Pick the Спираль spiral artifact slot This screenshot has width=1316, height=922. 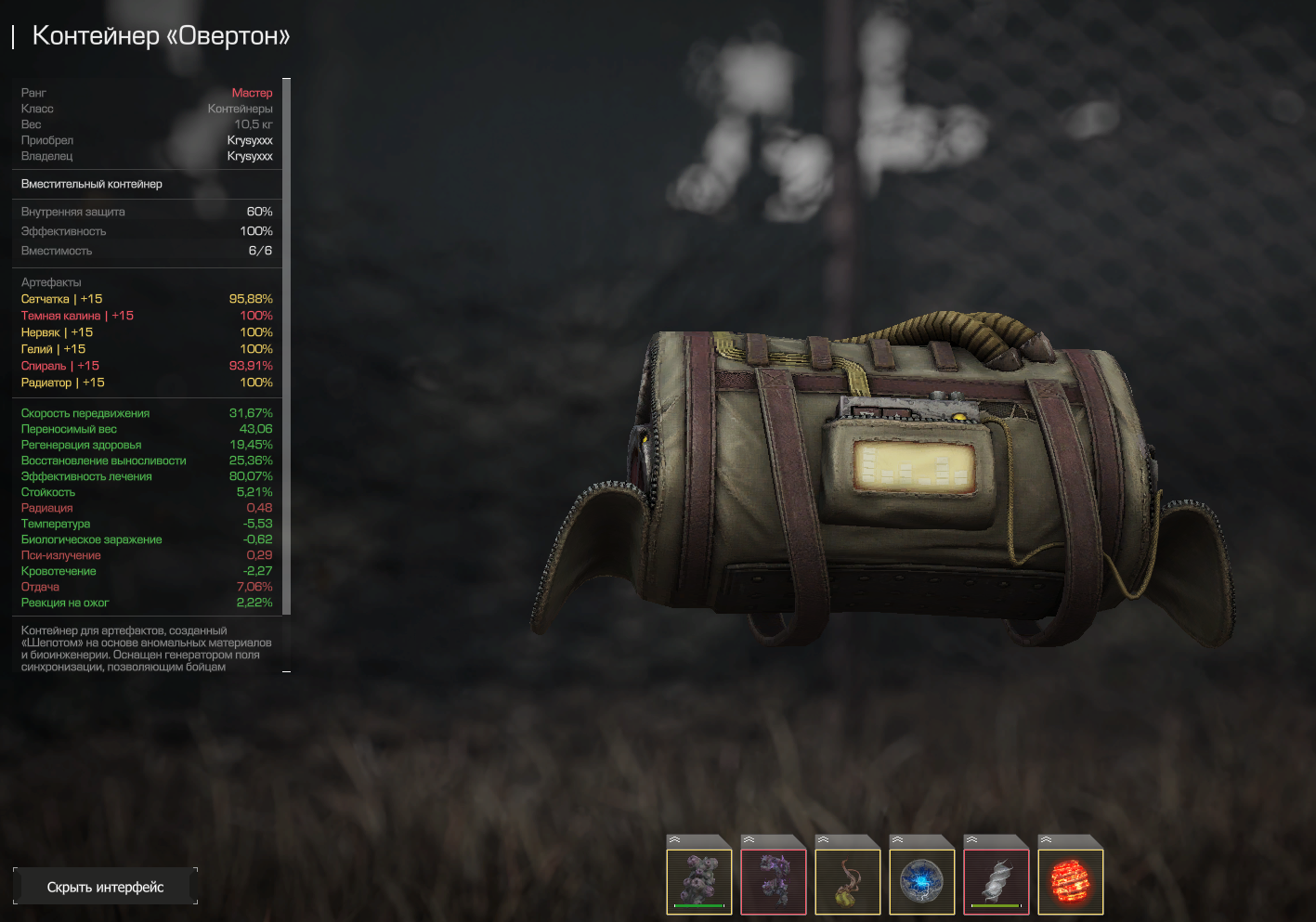(997, 880)
